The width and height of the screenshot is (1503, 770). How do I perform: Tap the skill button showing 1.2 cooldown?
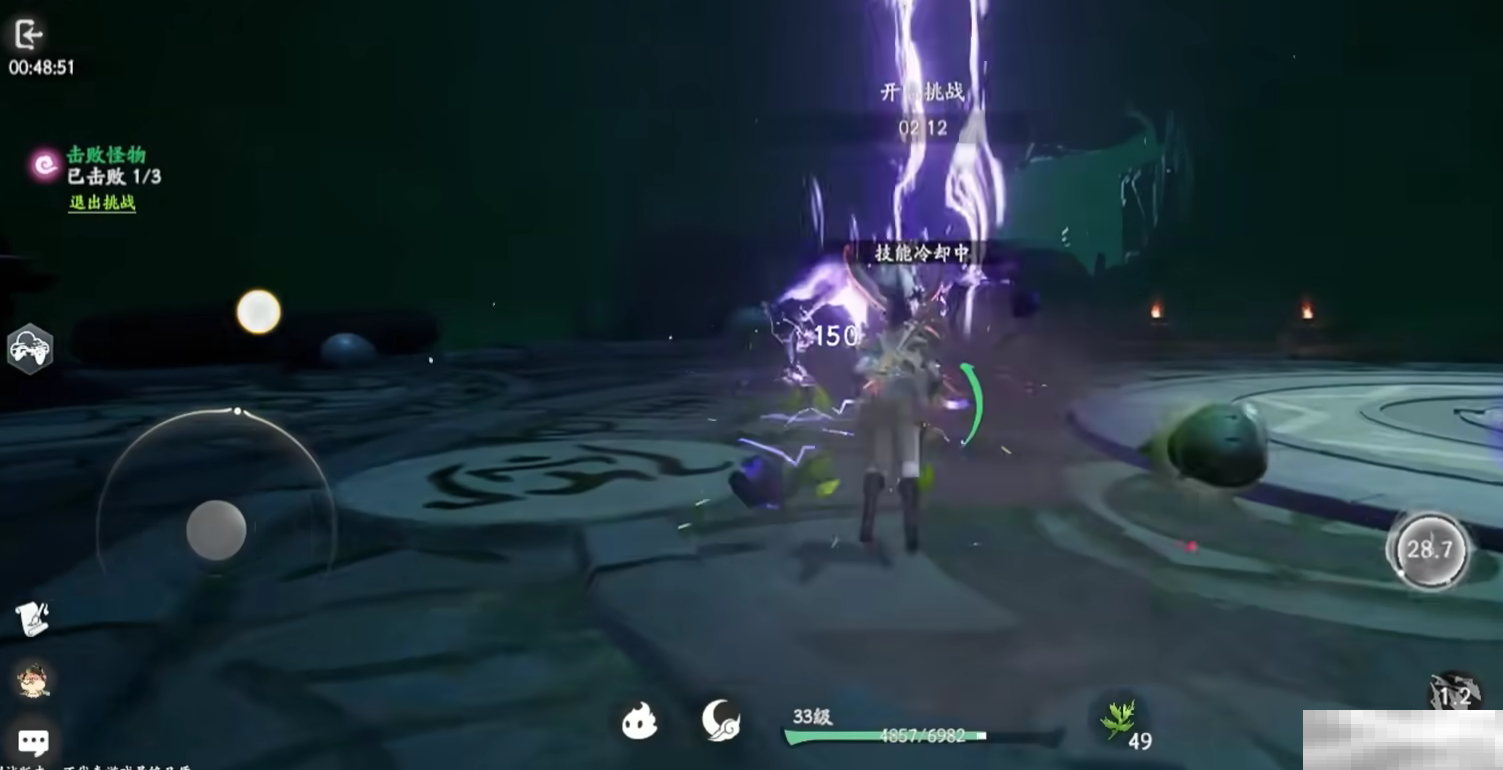tap(1454, 695)
